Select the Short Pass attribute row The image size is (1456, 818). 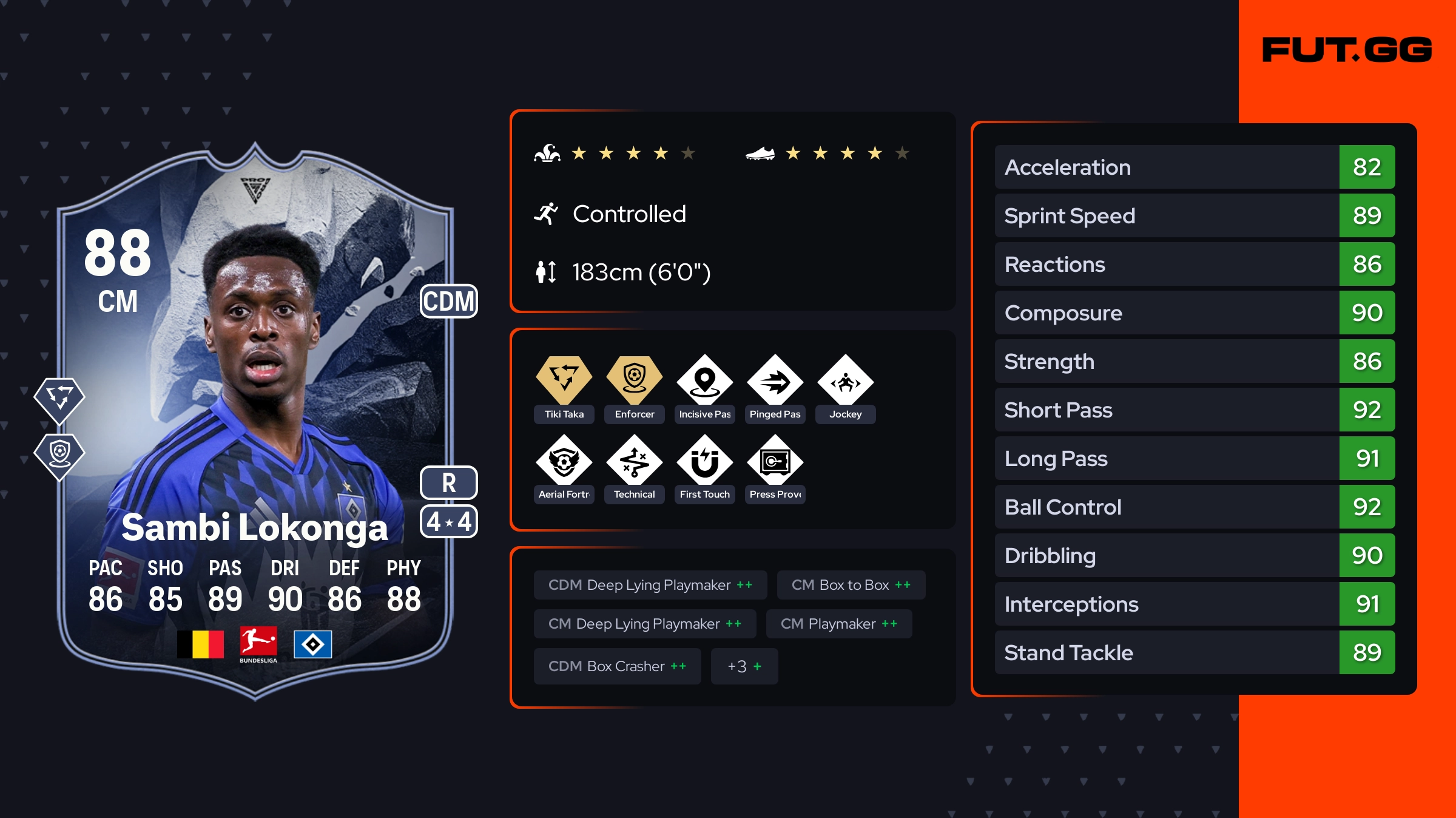point(1195,410)
